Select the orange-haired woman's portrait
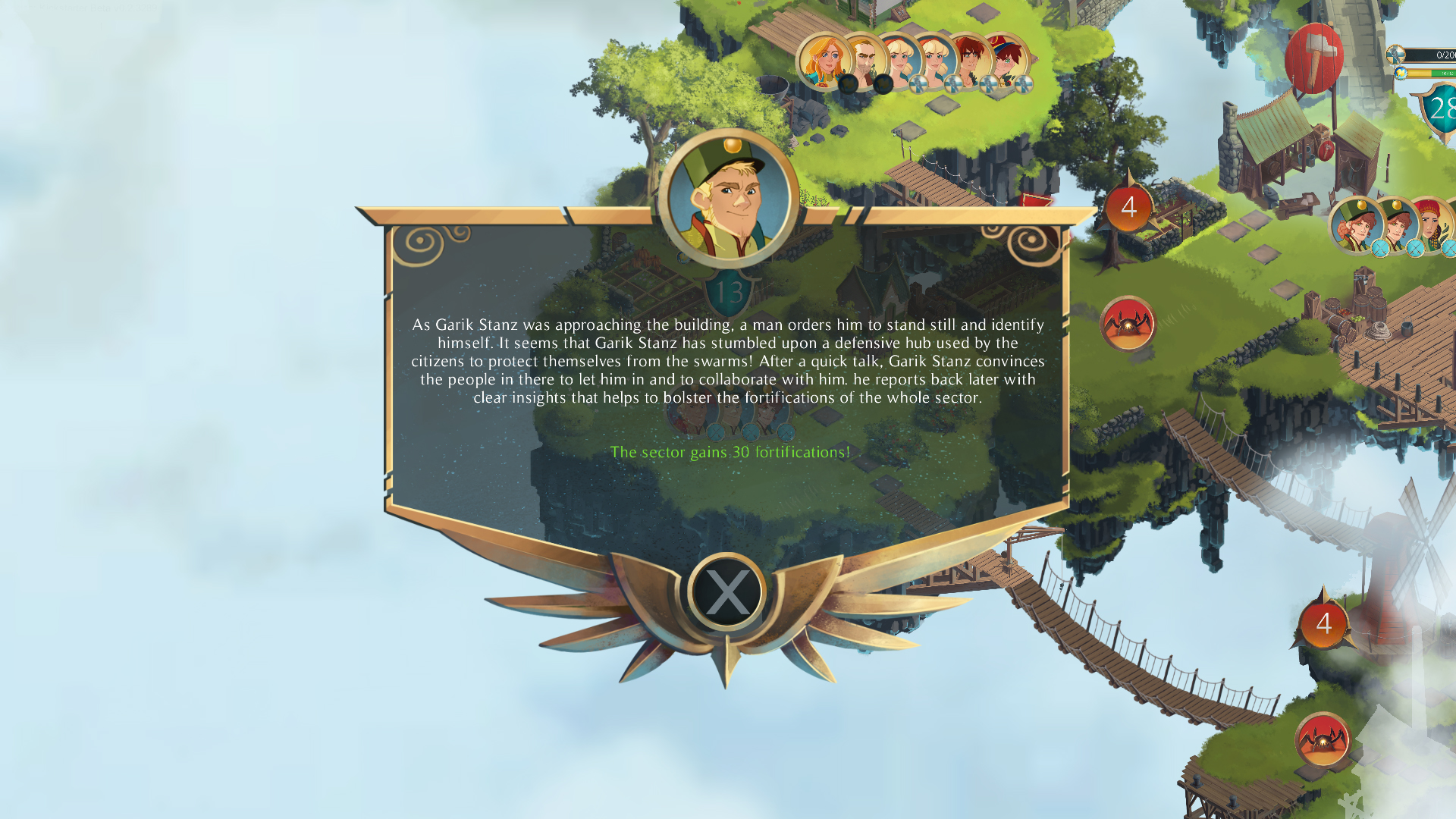The height and width of the screenshot is (819, 1456). [x=823, y=60]
